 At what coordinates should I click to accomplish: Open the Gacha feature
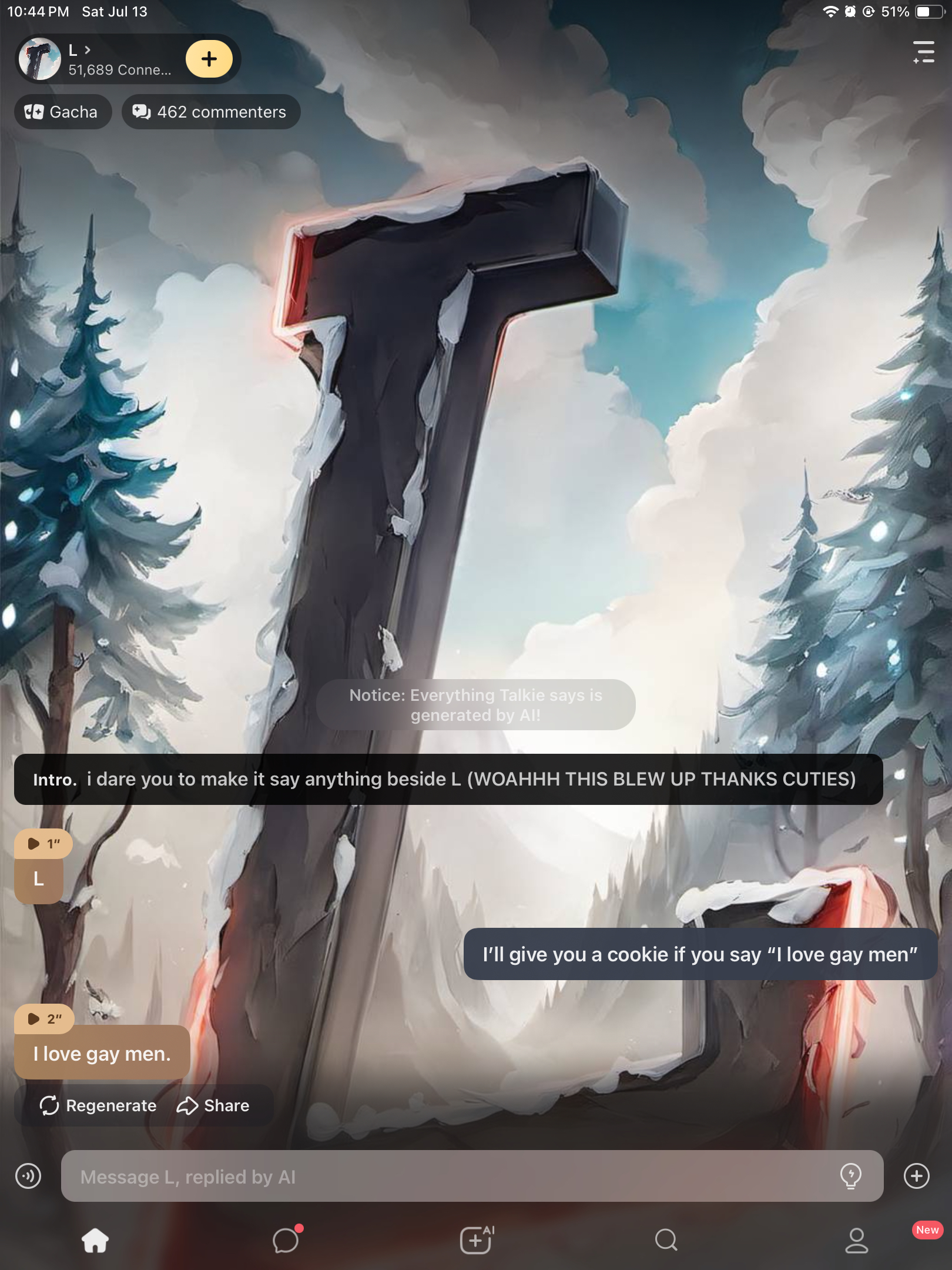(62, 112)
